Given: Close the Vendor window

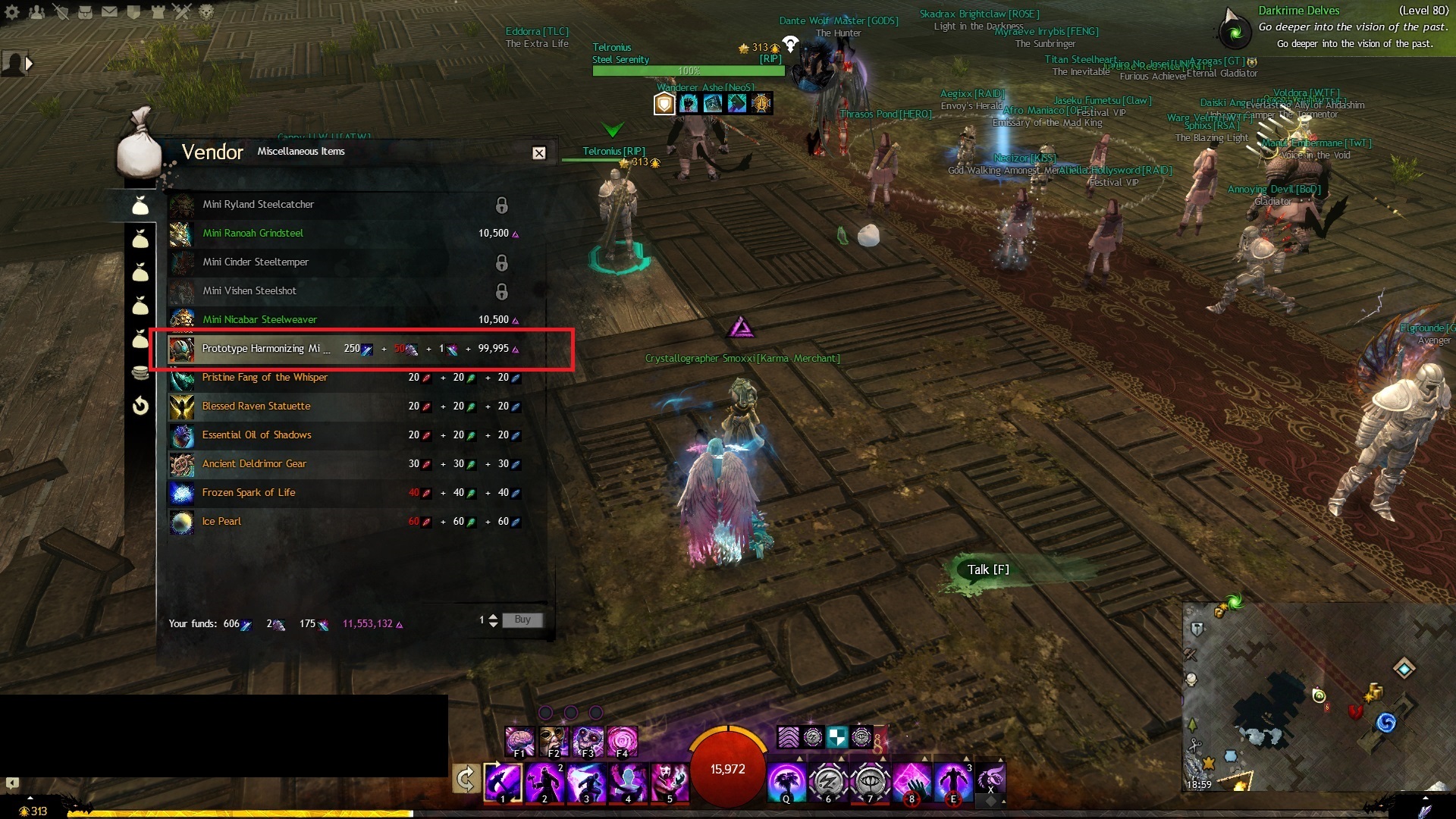Looking at the screenshot, I should [538, 153].
